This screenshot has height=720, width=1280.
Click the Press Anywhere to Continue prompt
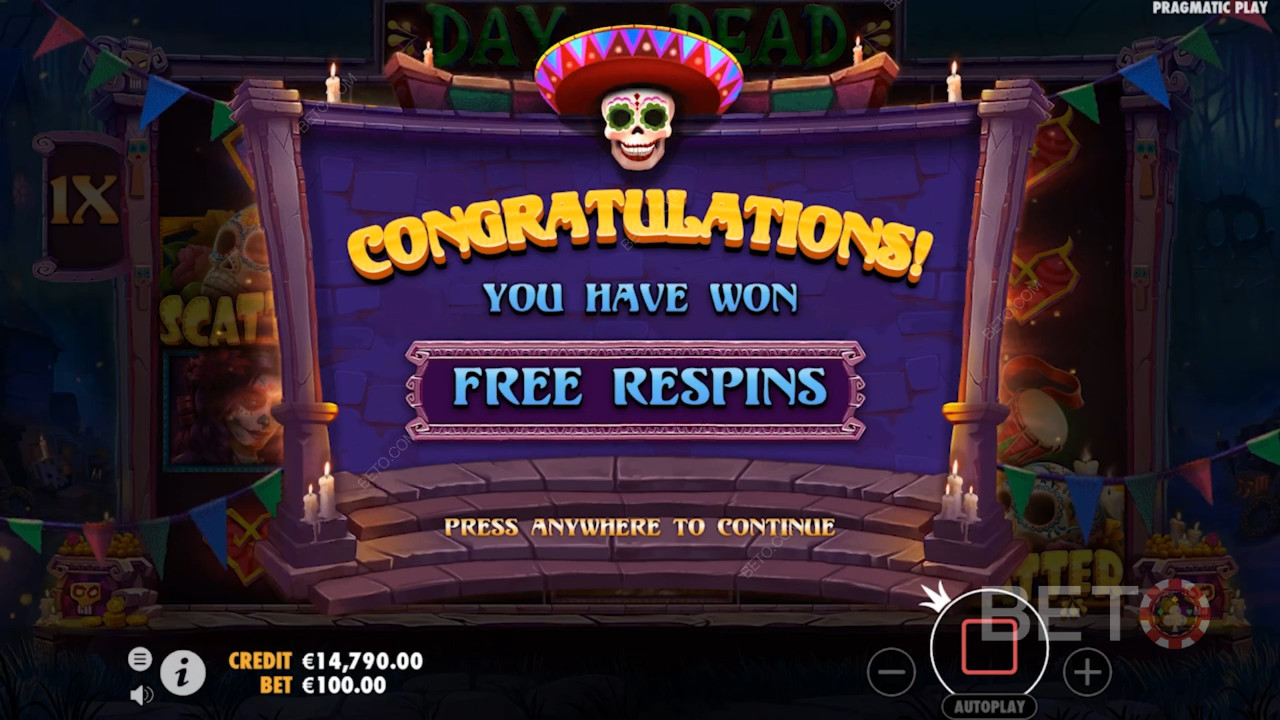tap(639, 527)
